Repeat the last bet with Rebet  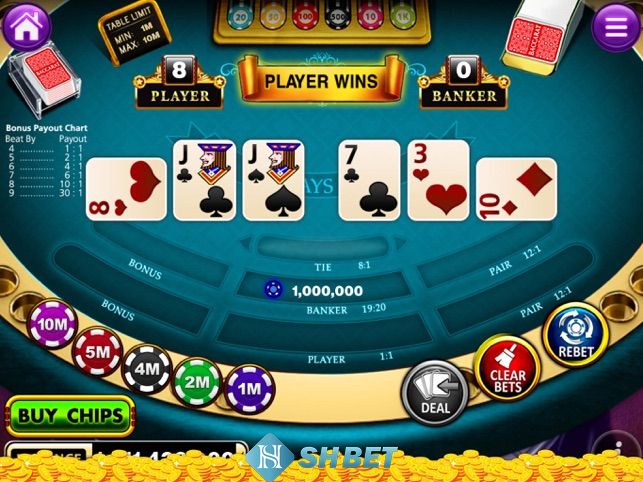[x=576, y=337]
